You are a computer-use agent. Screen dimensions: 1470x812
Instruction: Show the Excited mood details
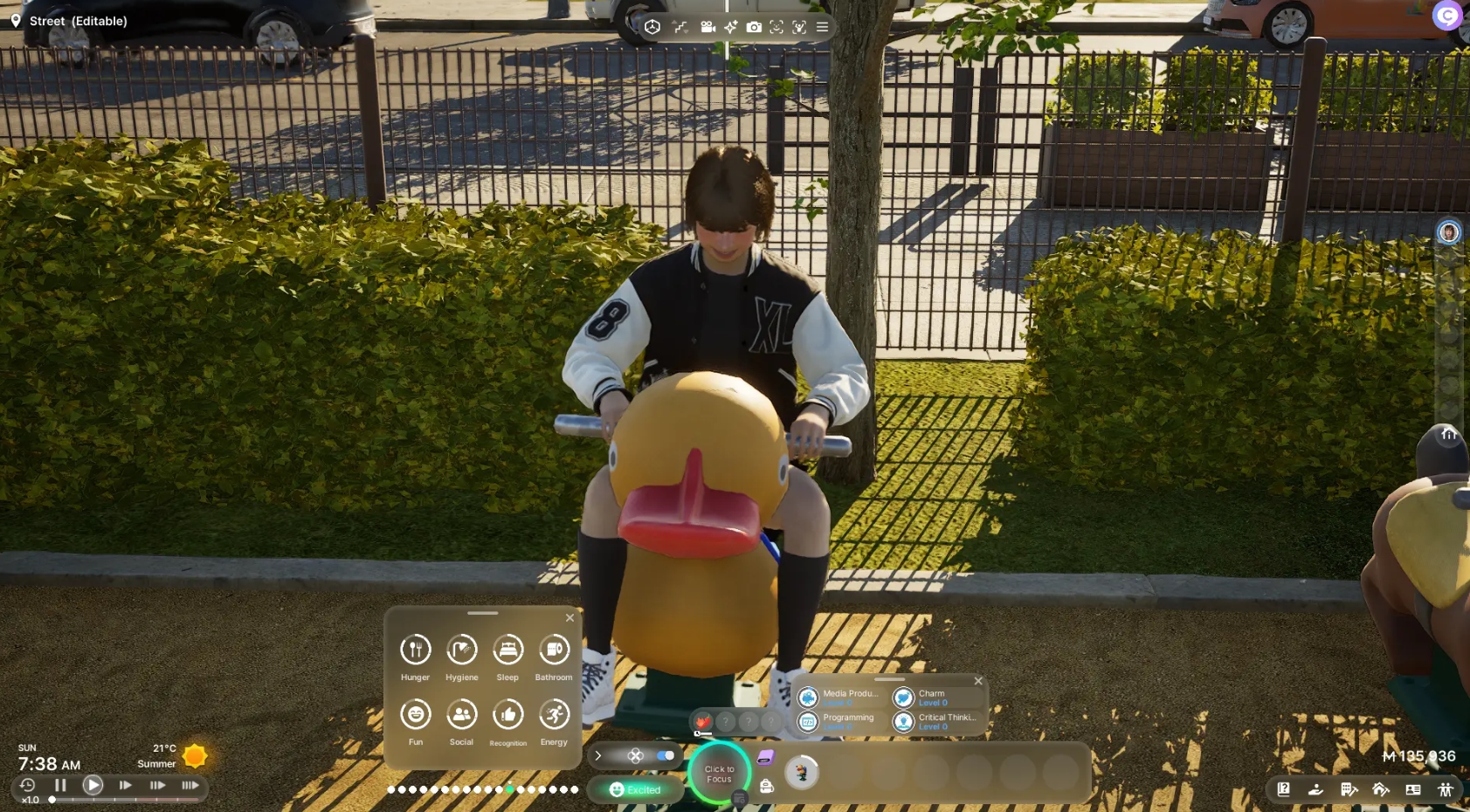tap(635, 789)
